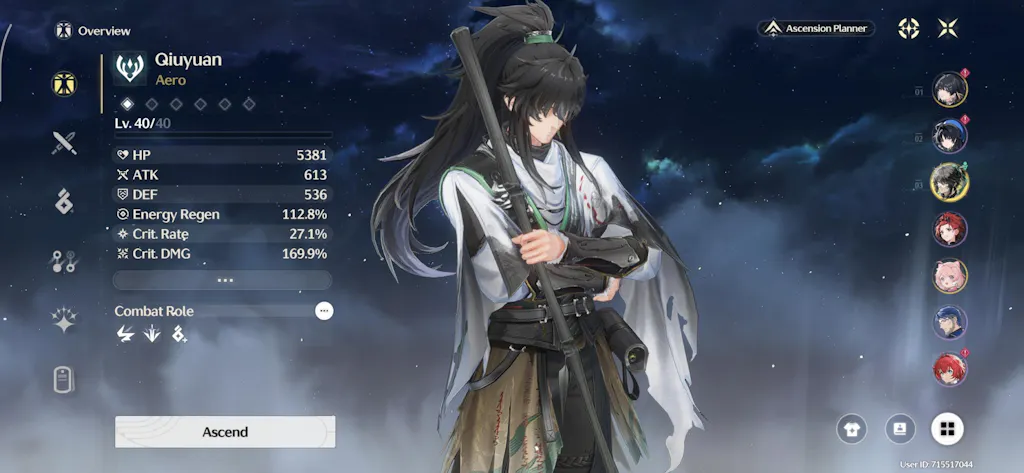Open the outfit wardrobe shirt button
1024x473 pixels.
852,429
